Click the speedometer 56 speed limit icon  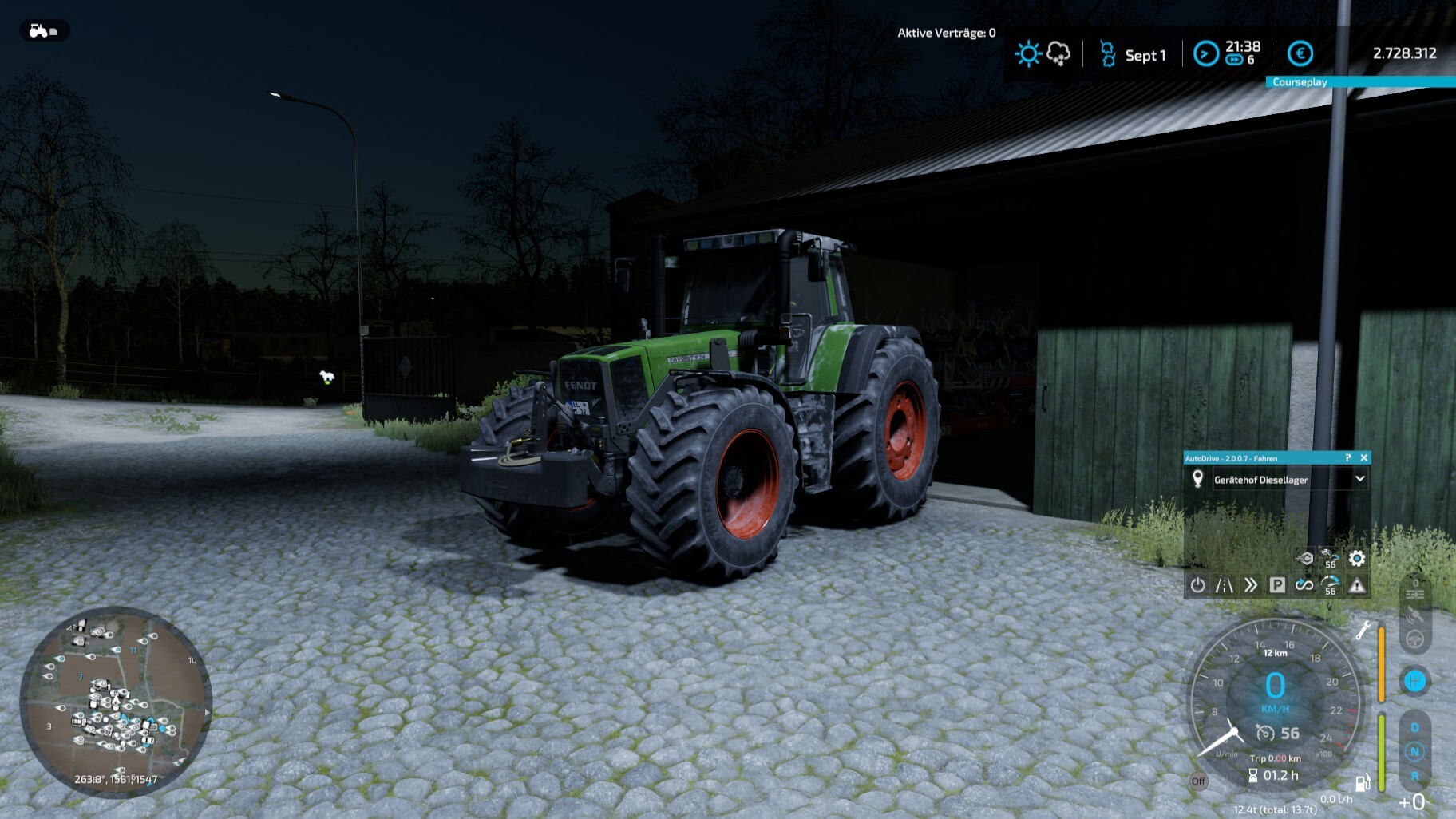[1330, 586]
